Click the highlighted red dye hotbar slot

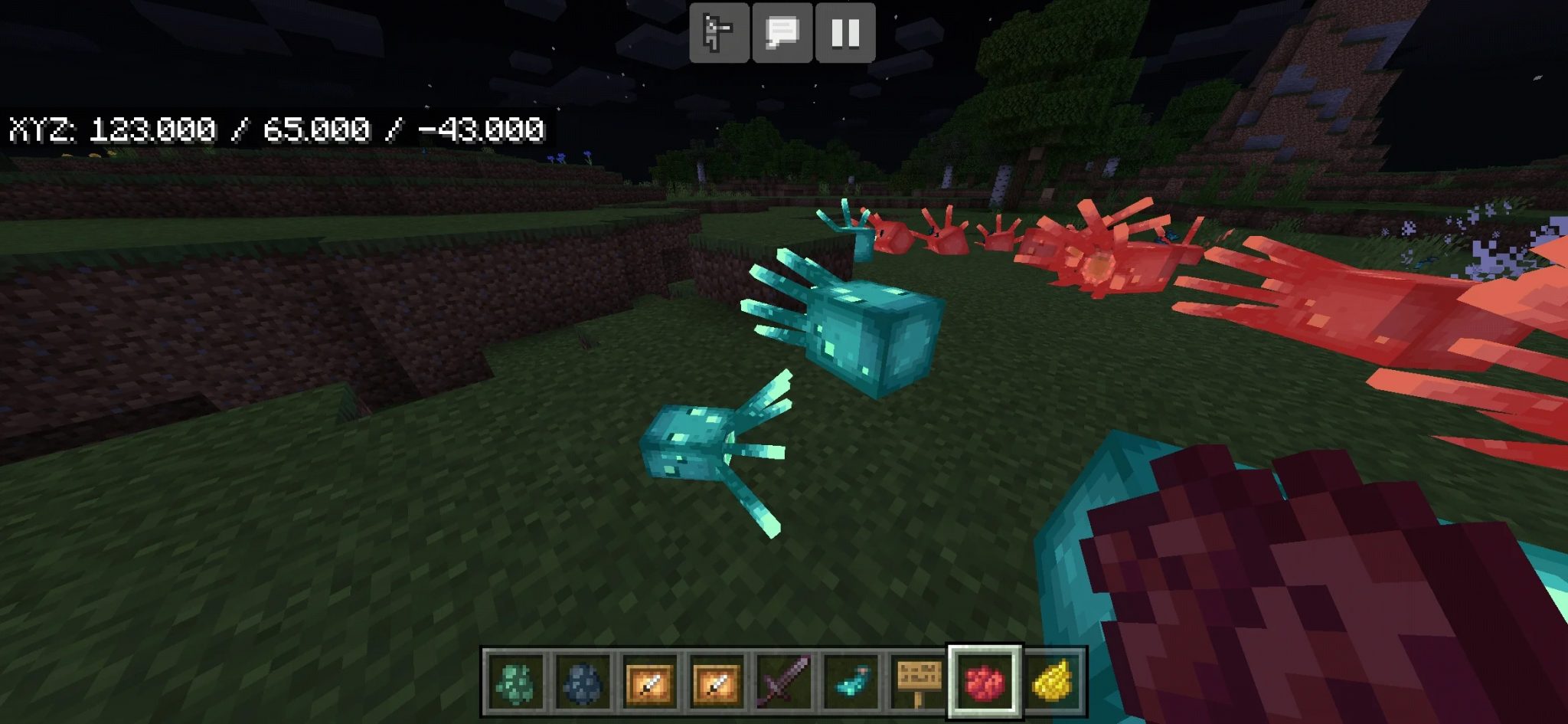click(983, 680)
